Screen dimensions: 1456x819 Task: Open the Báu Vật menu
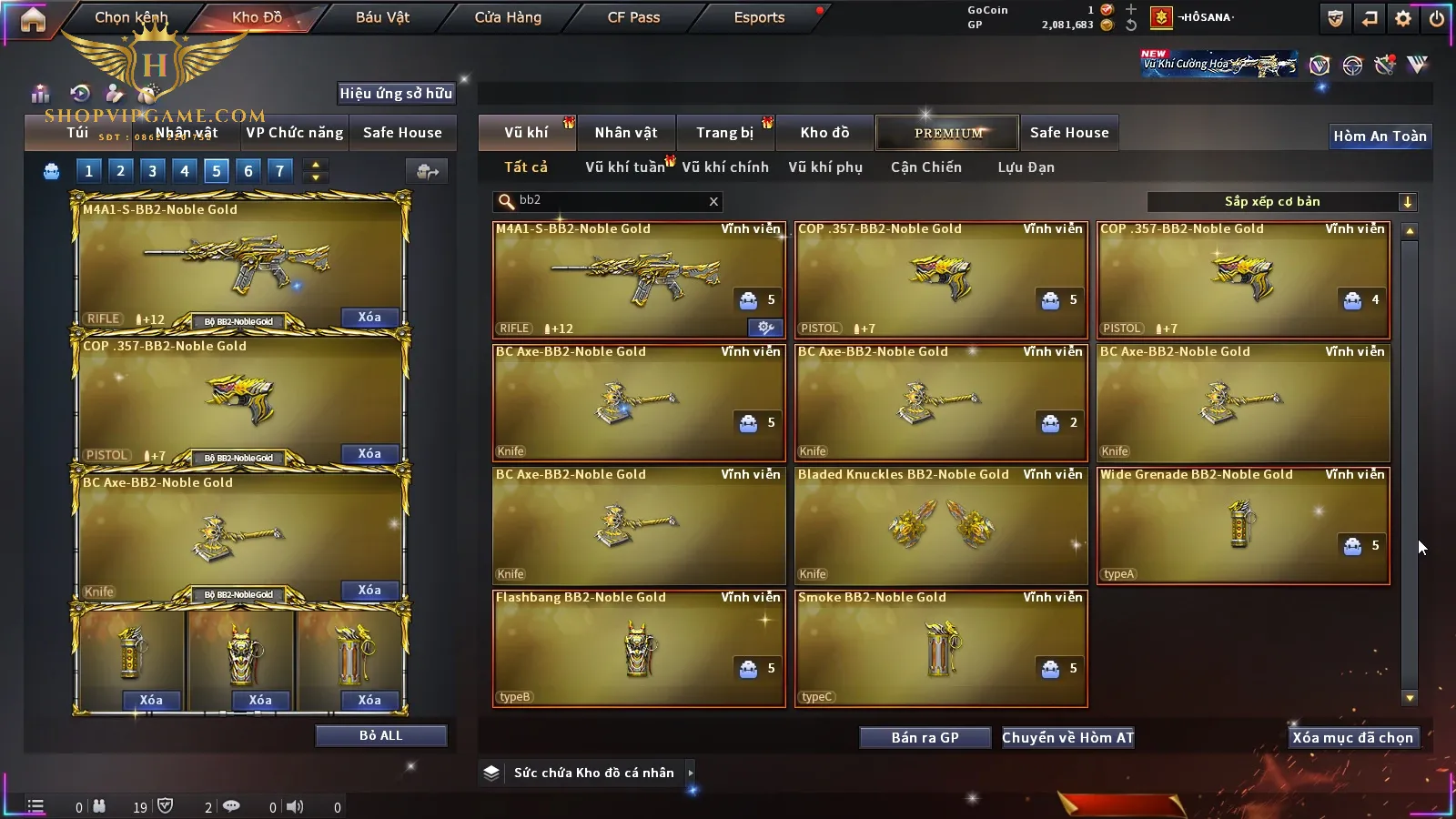[x=382, y=17]
